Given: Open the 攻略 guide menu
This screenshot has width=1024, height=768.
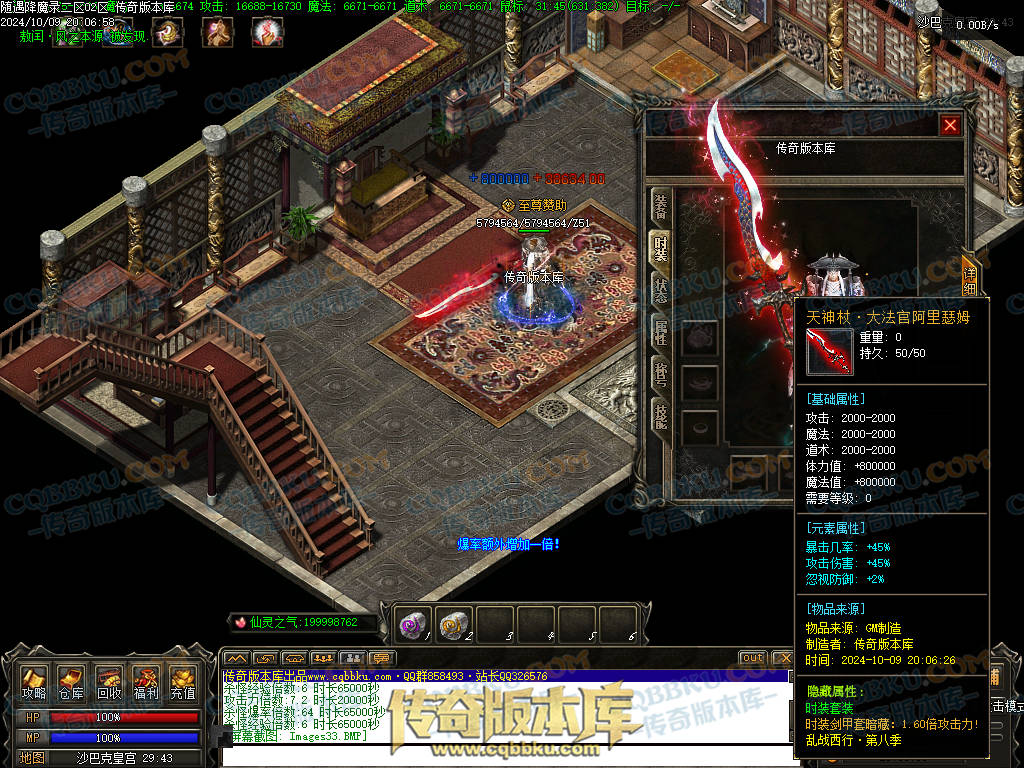Looking at the screenshot, I should click(33, 683).
